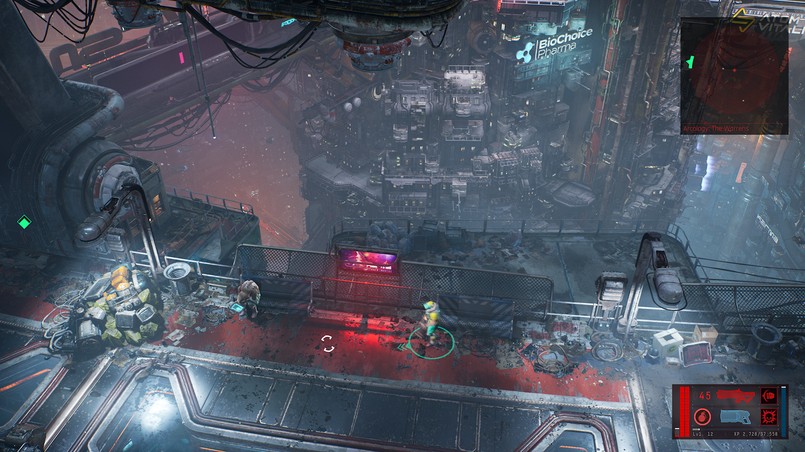Click the green diamond objective marker
The image size is (805, 452).
click(24, 222)
